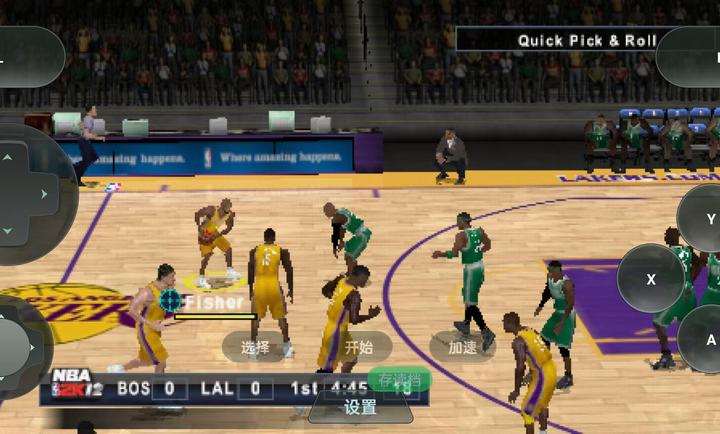
Task: Tap the right shoulder button overlay
Action: click(x=690, y=57)
